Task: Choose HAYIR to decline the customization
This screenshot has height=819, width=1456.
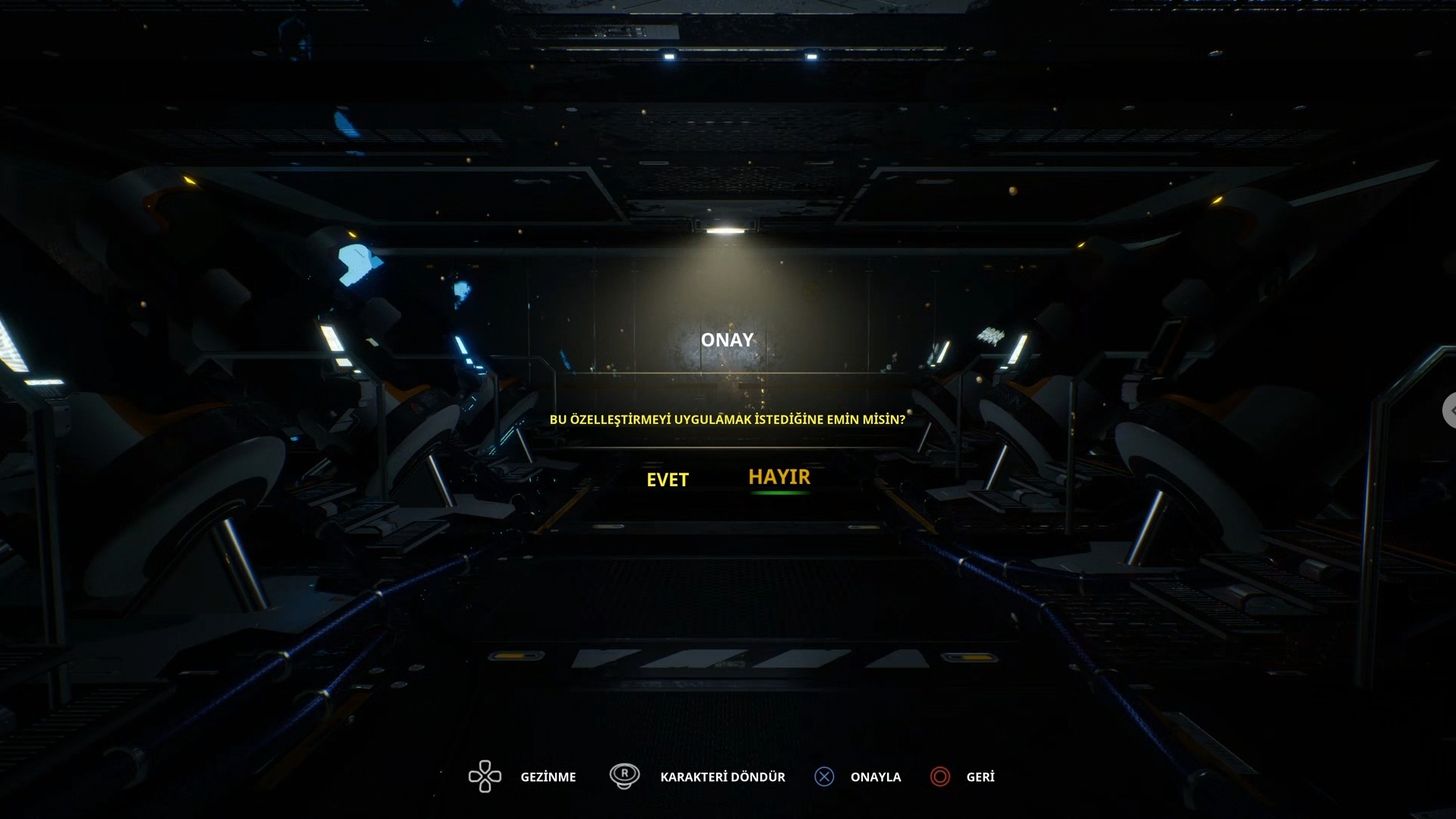Action: [779, 477]
